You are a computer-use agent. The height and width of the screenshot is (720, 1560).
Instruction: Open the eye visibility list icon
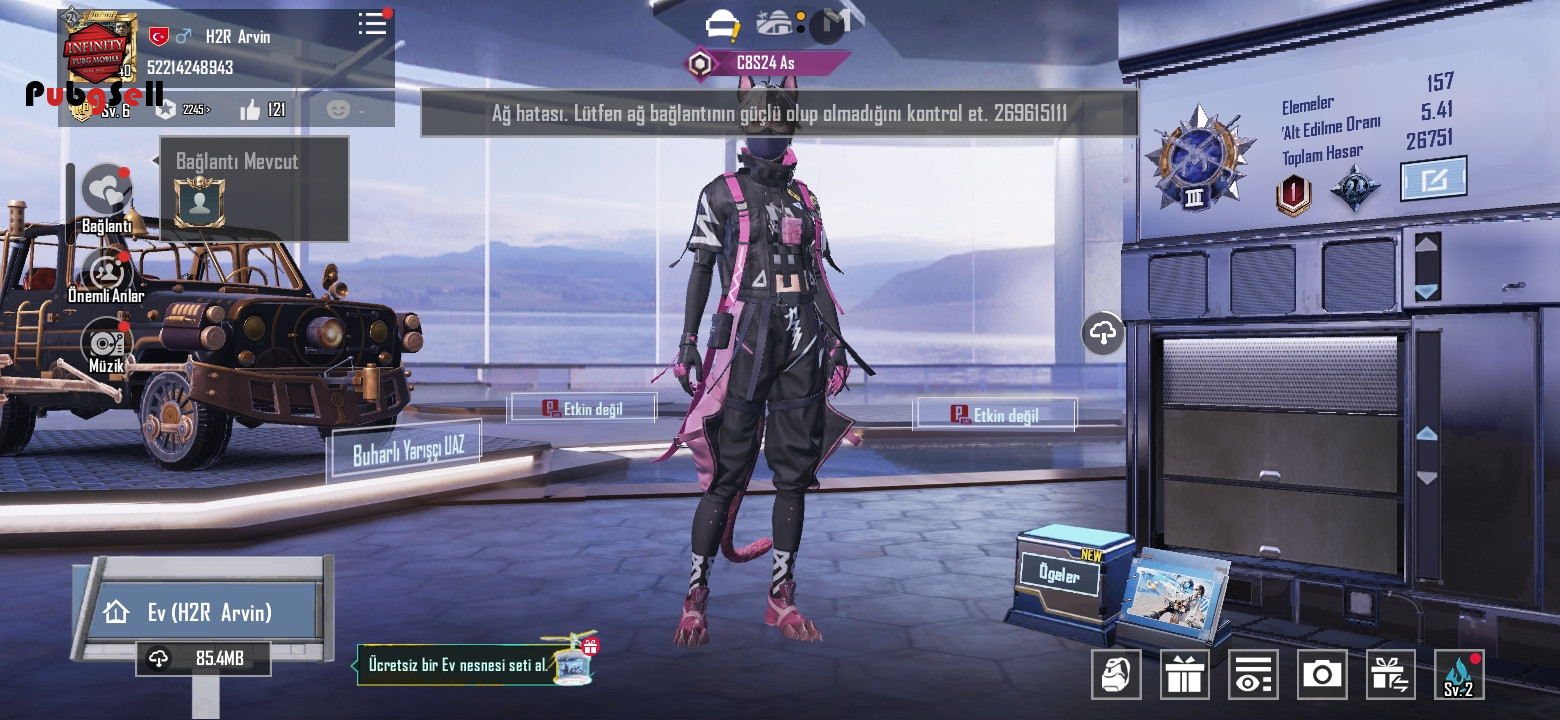(x=1253, y=675)
